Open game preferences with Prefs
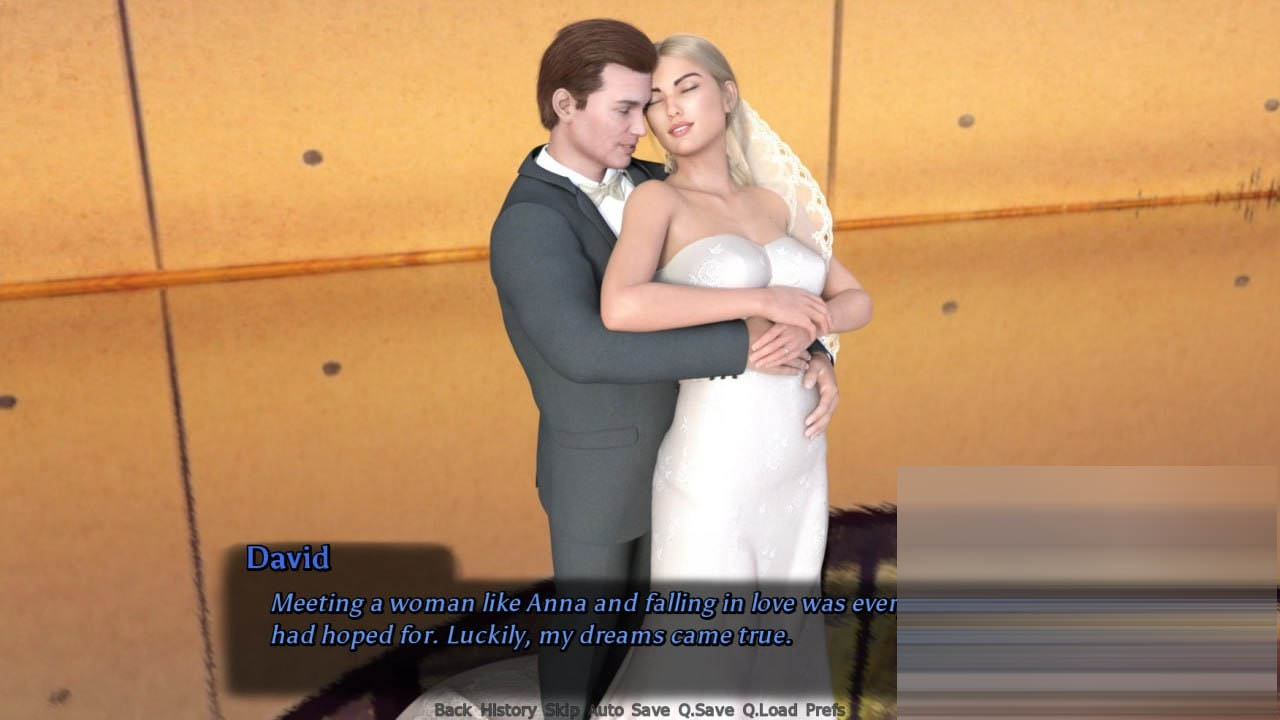 pyautogui.click(x=827, y=710)
